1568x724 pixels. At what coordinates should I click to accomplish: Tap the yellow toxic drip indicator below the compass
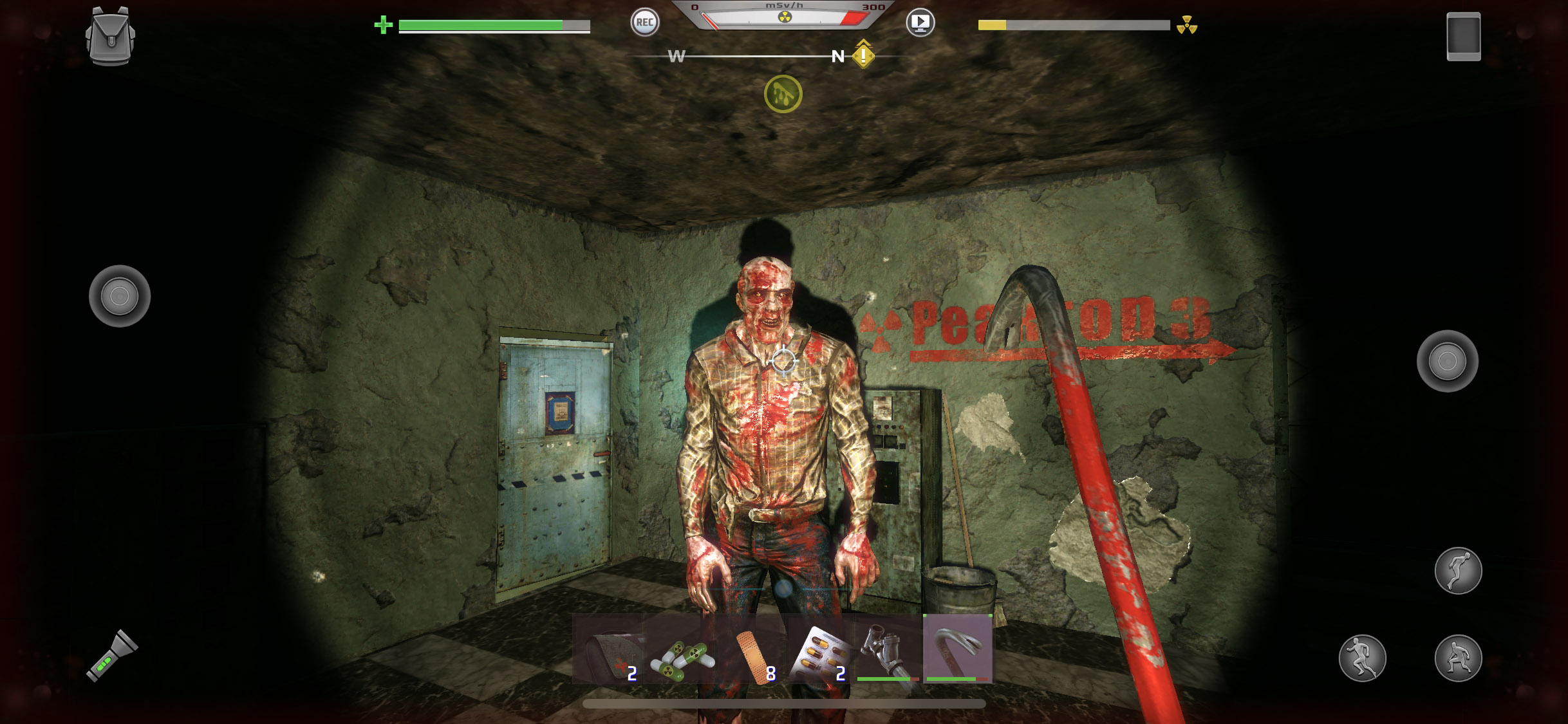click(x=782, y=93)
